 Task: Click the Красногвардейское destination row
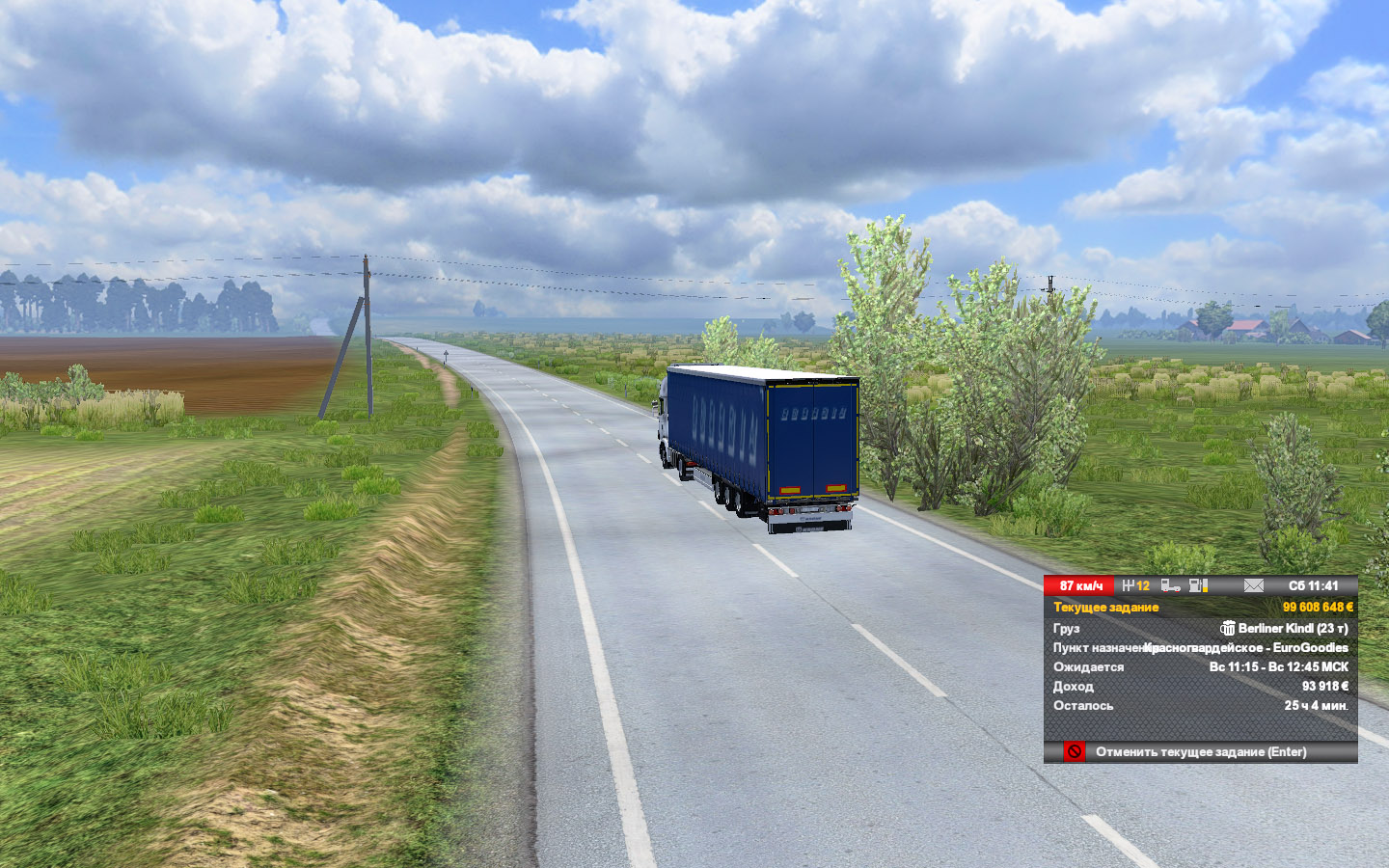[1200, 647]
